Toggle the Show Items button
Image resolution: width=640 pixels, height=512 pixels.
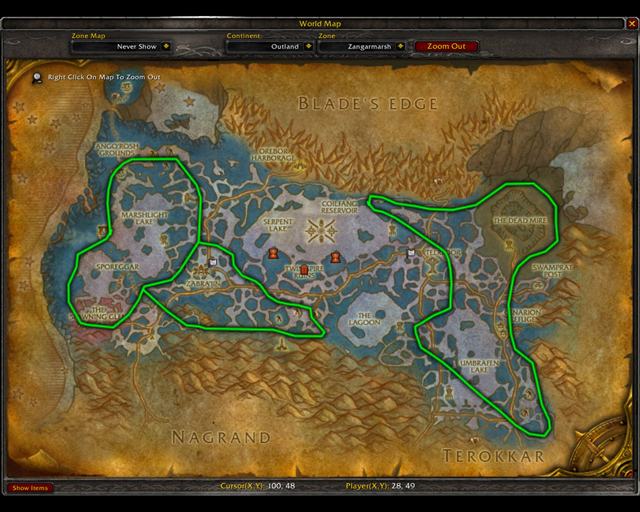29,488
